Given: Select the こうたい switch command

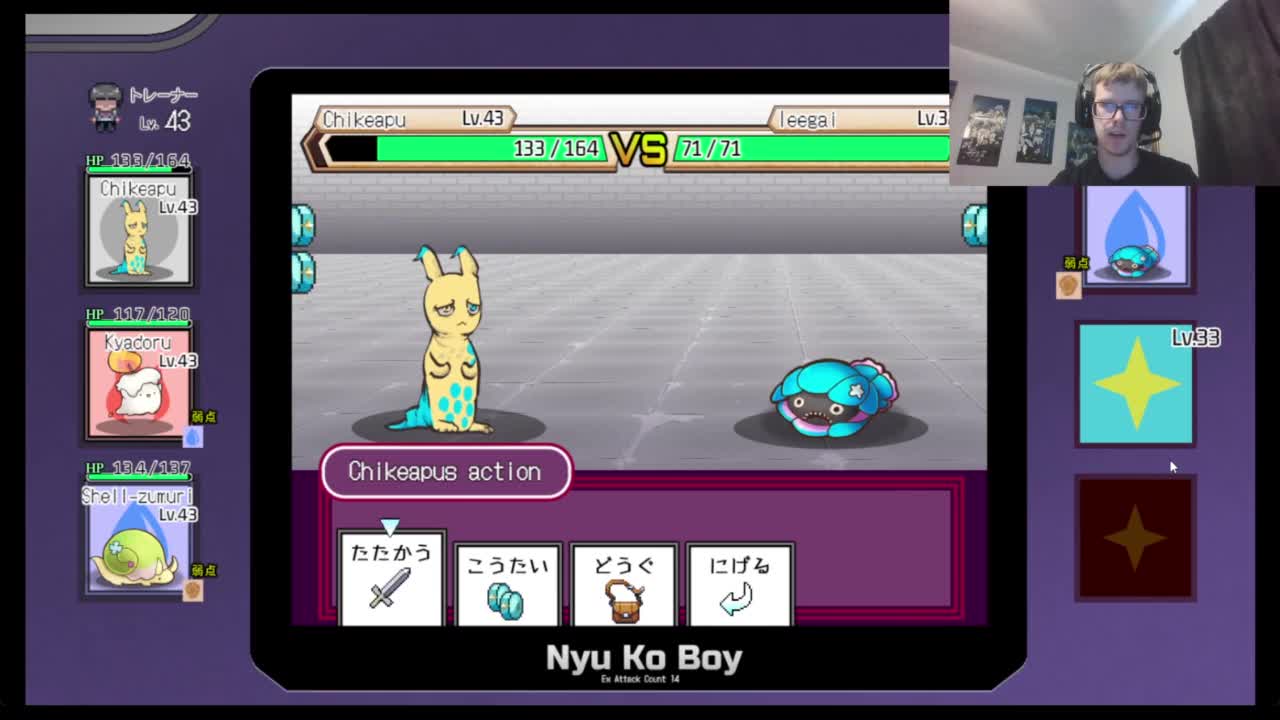Looking at the screenshot, I should tap(507, 584).
